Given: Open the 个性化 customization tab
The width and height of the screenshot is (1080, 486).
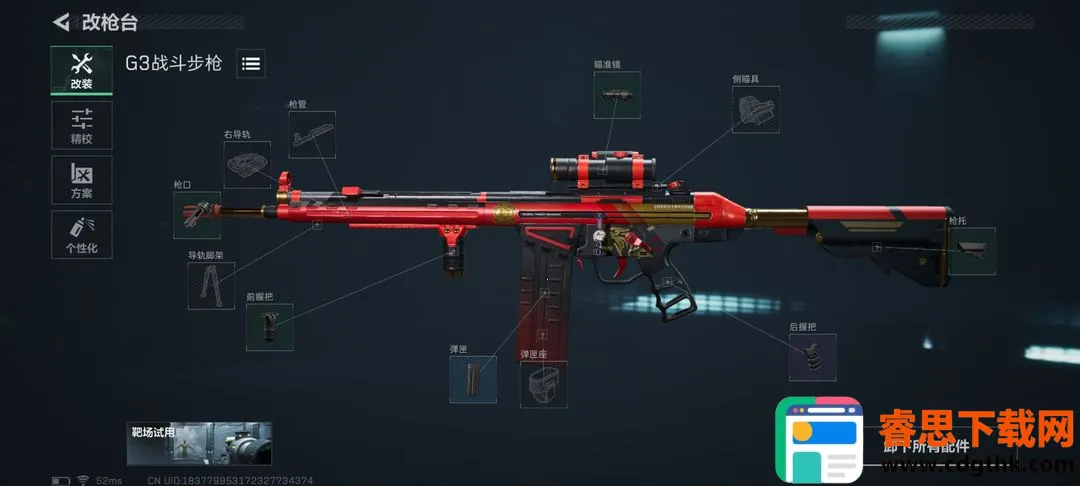Looking at the screenshot, I should [x=81, y=234].
